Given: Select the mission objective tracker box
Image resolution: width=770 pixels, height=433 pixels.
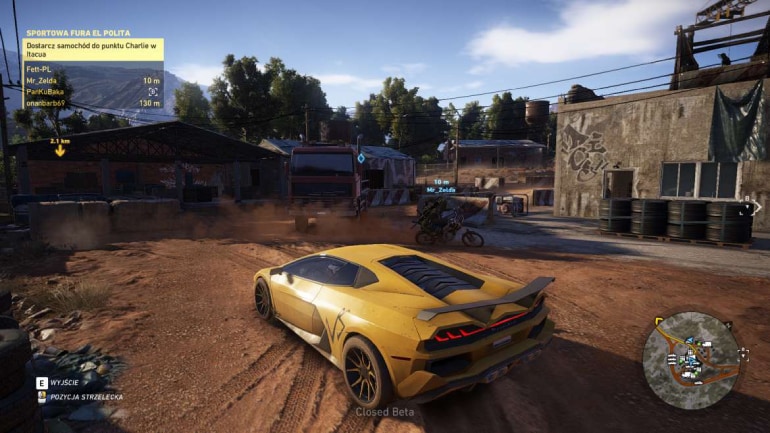Looking at the screenshot, I should (x=93, y=49).
